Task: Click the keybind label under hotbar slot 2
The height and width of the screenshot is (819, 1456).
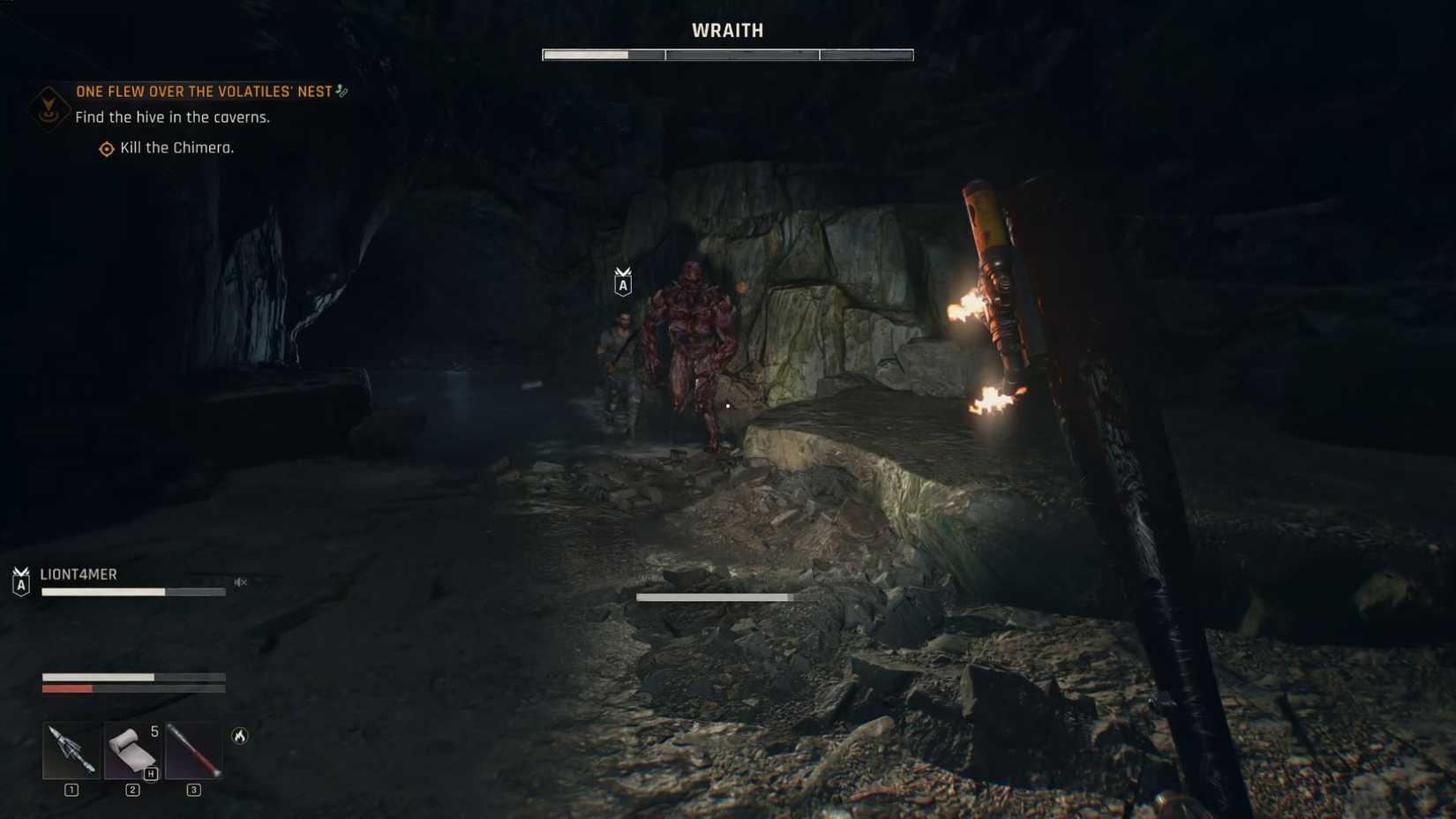Action: click(131, 791)
